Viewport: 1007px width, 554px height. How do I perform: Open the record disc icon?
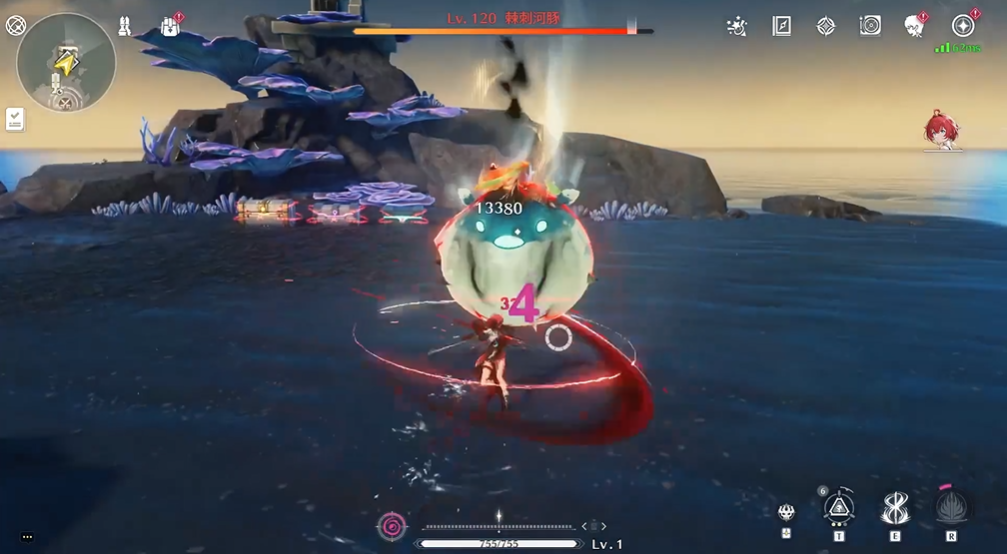tap(870, 26)
